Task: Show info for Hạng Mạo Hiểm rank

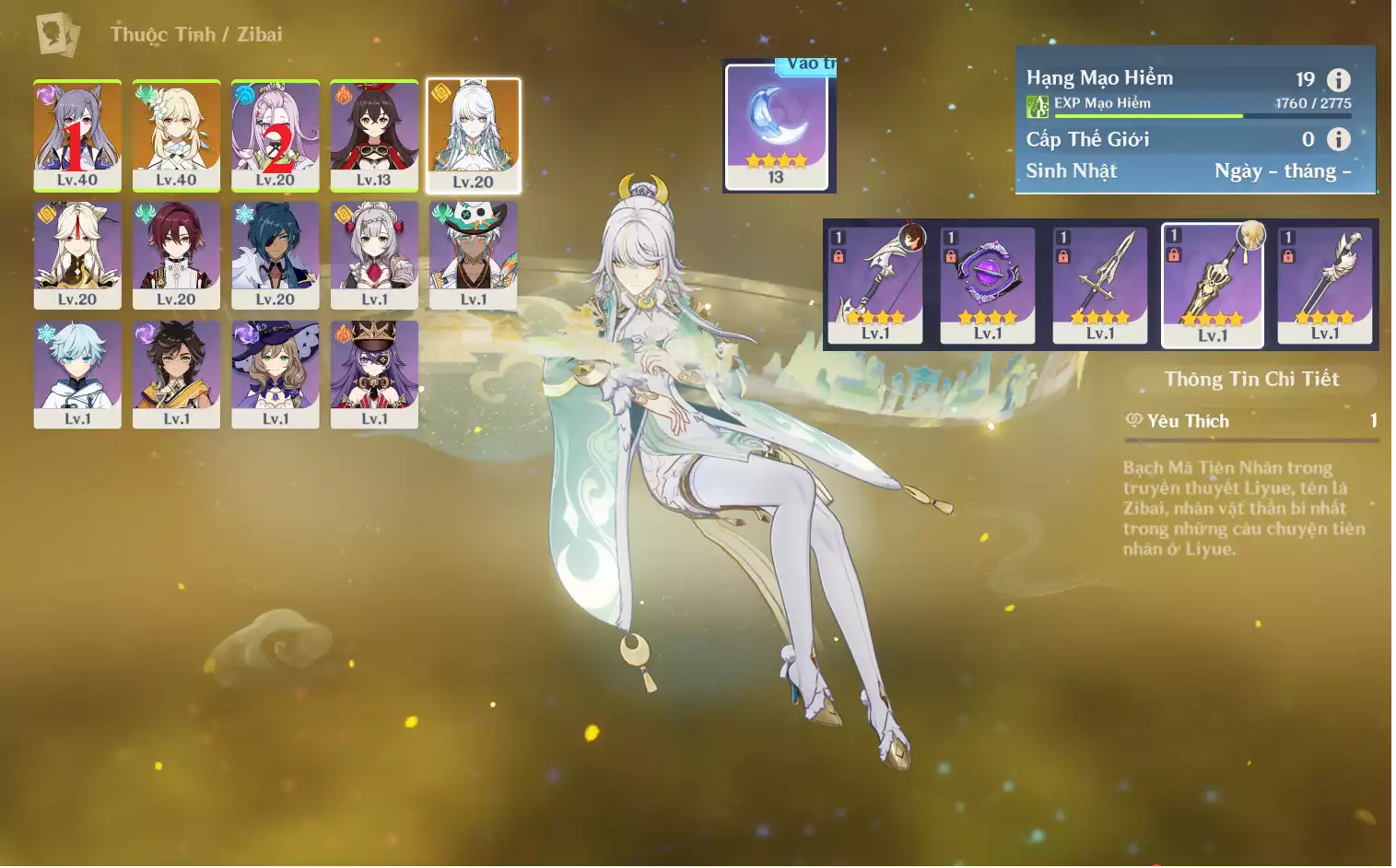Action: point(1338,80)
